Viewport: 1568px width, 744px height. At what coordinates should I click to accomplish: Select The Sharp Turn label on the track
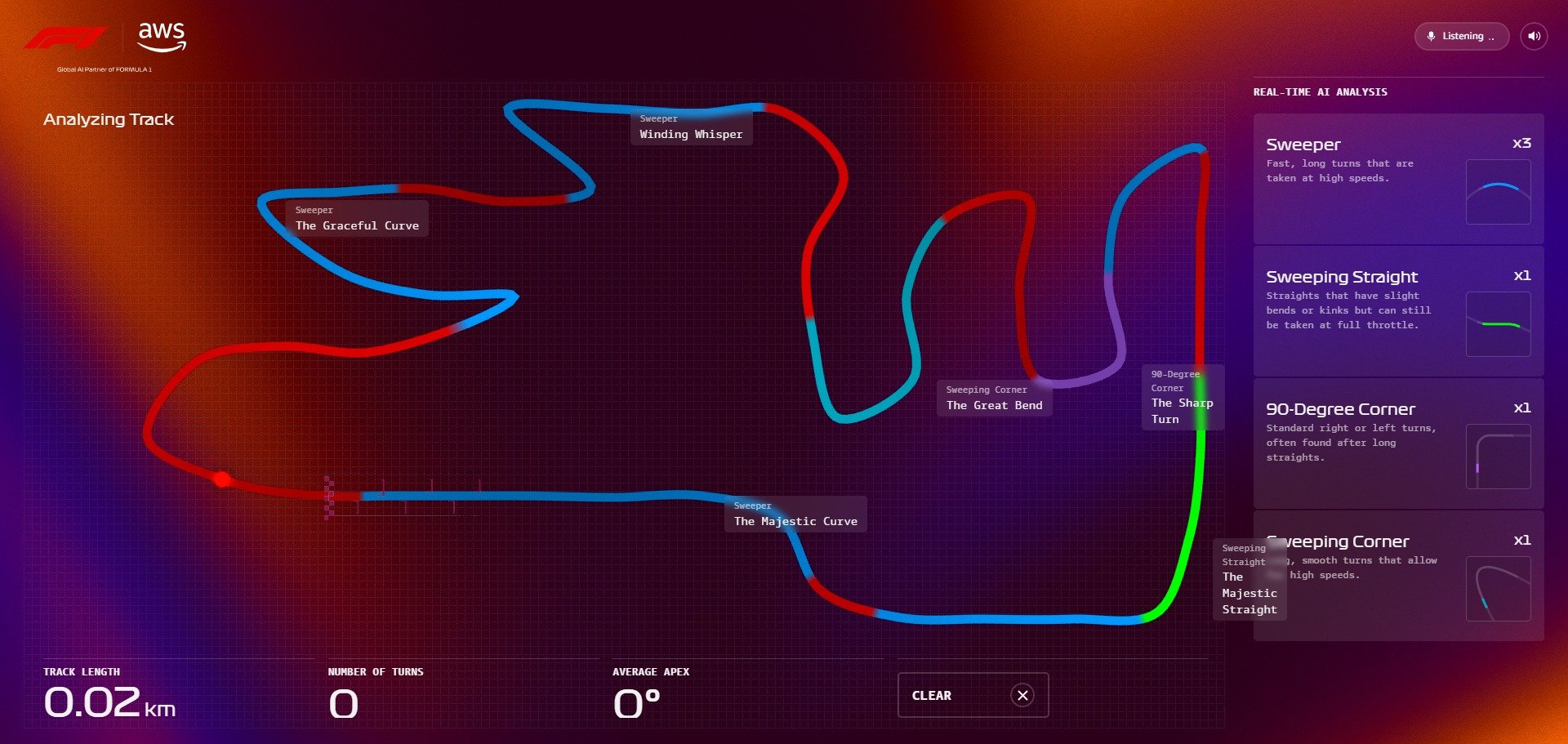coord(1182,398)
